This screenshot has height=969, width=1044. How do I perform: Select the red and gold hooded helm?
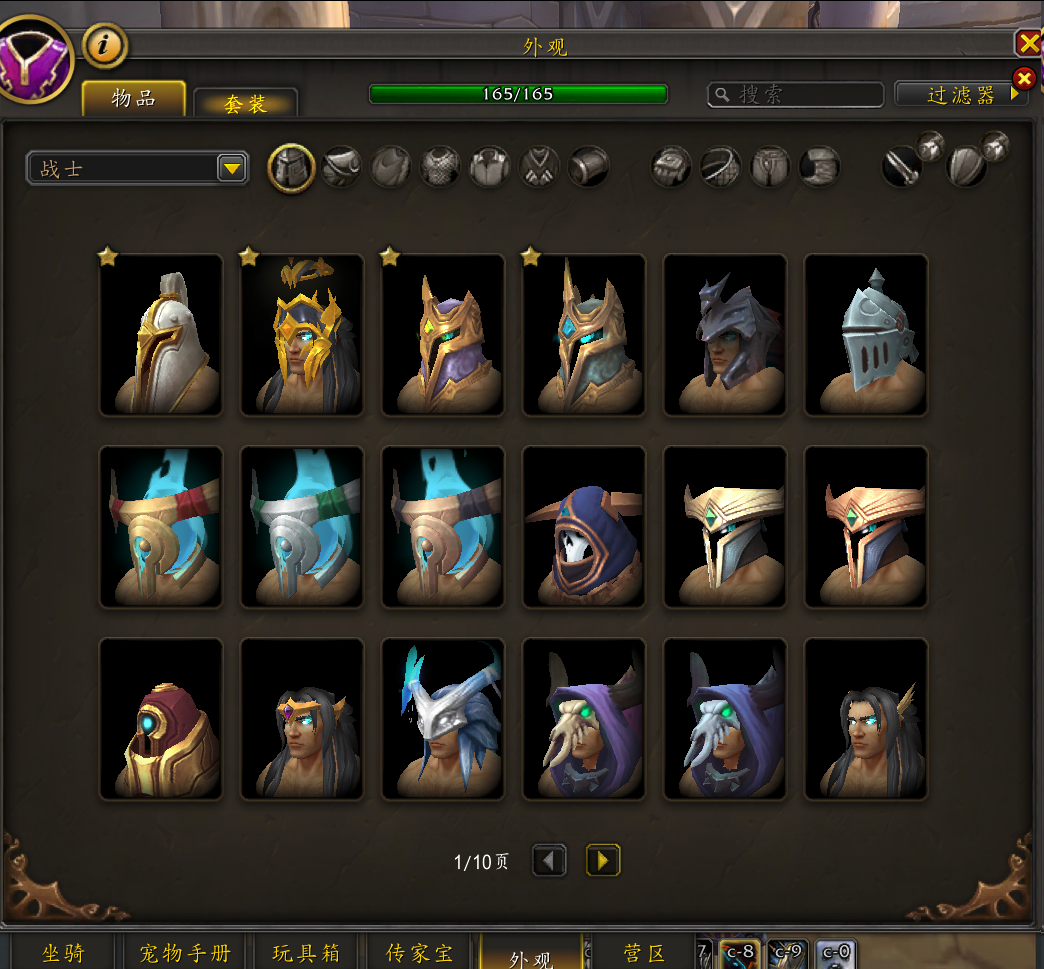(161, 719)
